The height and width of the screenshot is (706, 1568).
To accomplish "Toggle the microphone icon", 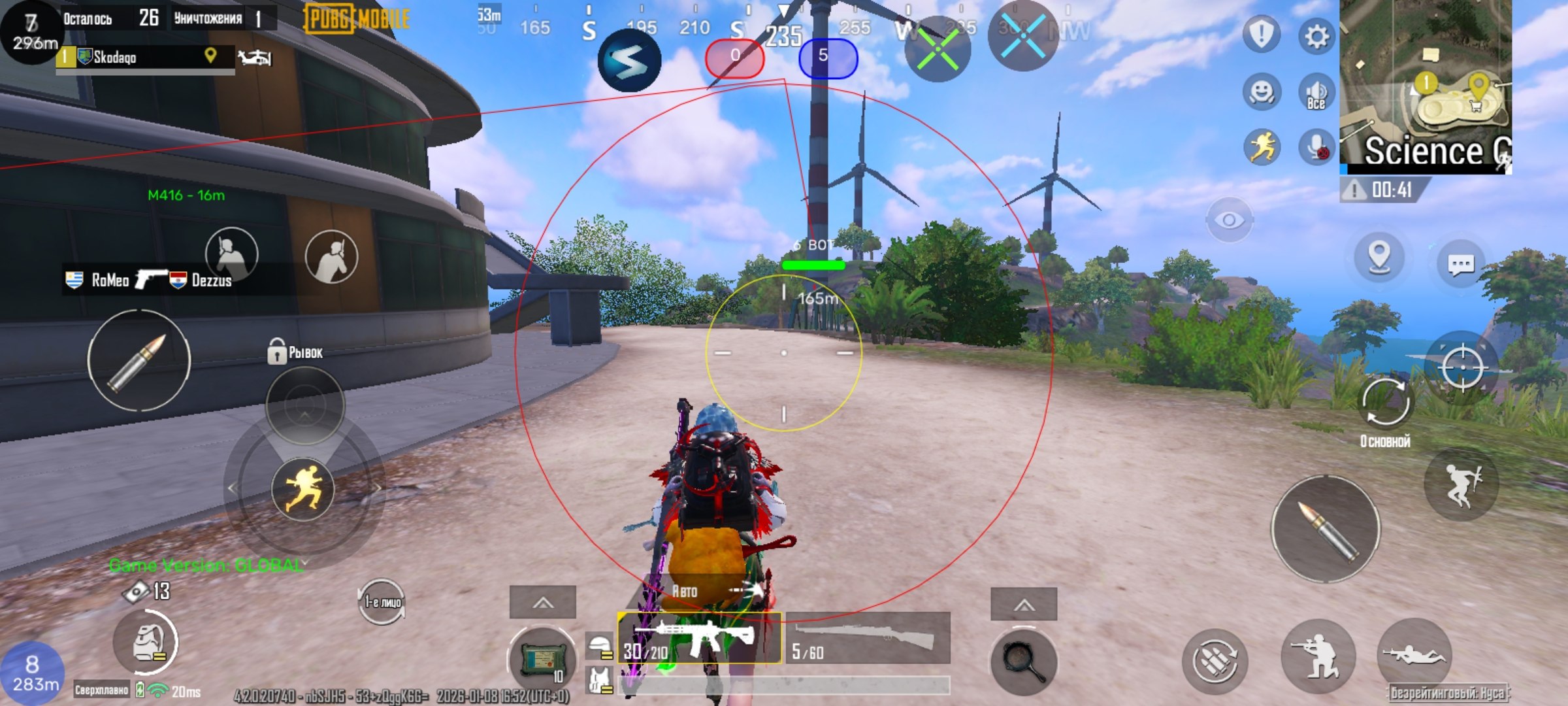I will pos(1316,148).
